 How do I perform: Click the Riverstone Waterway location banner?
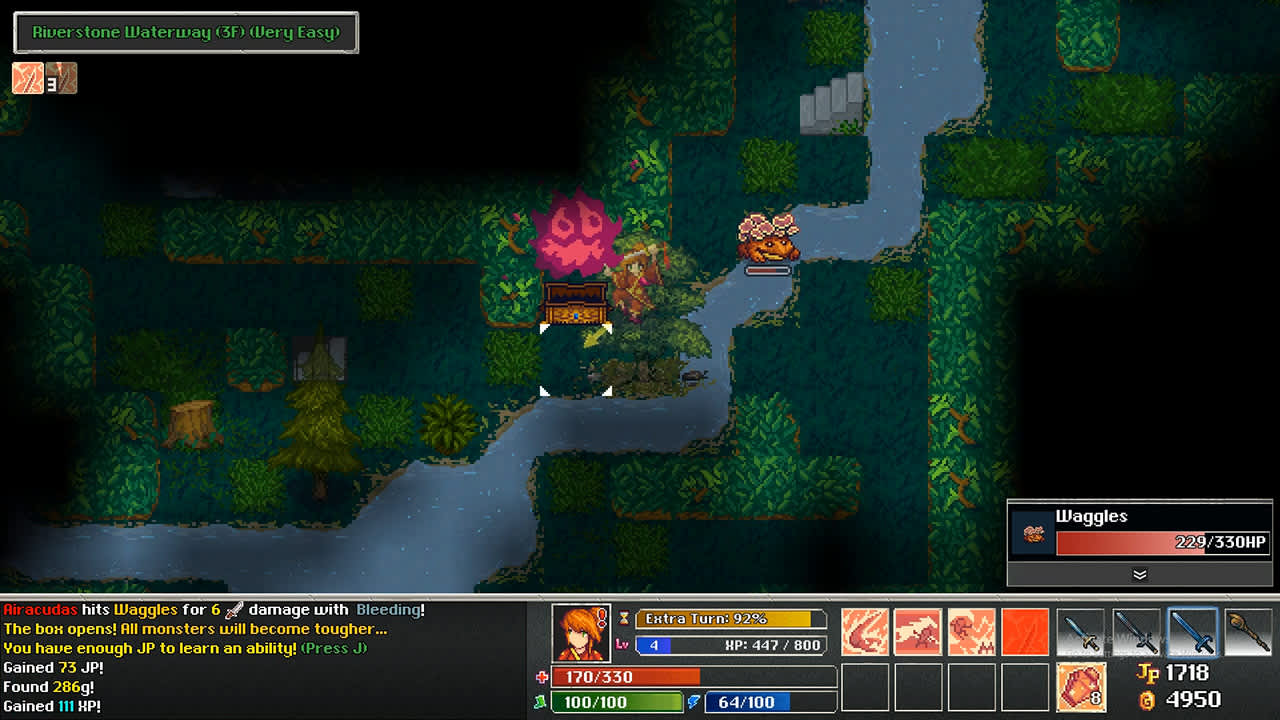pyautogui.click(x=185, y=32)
